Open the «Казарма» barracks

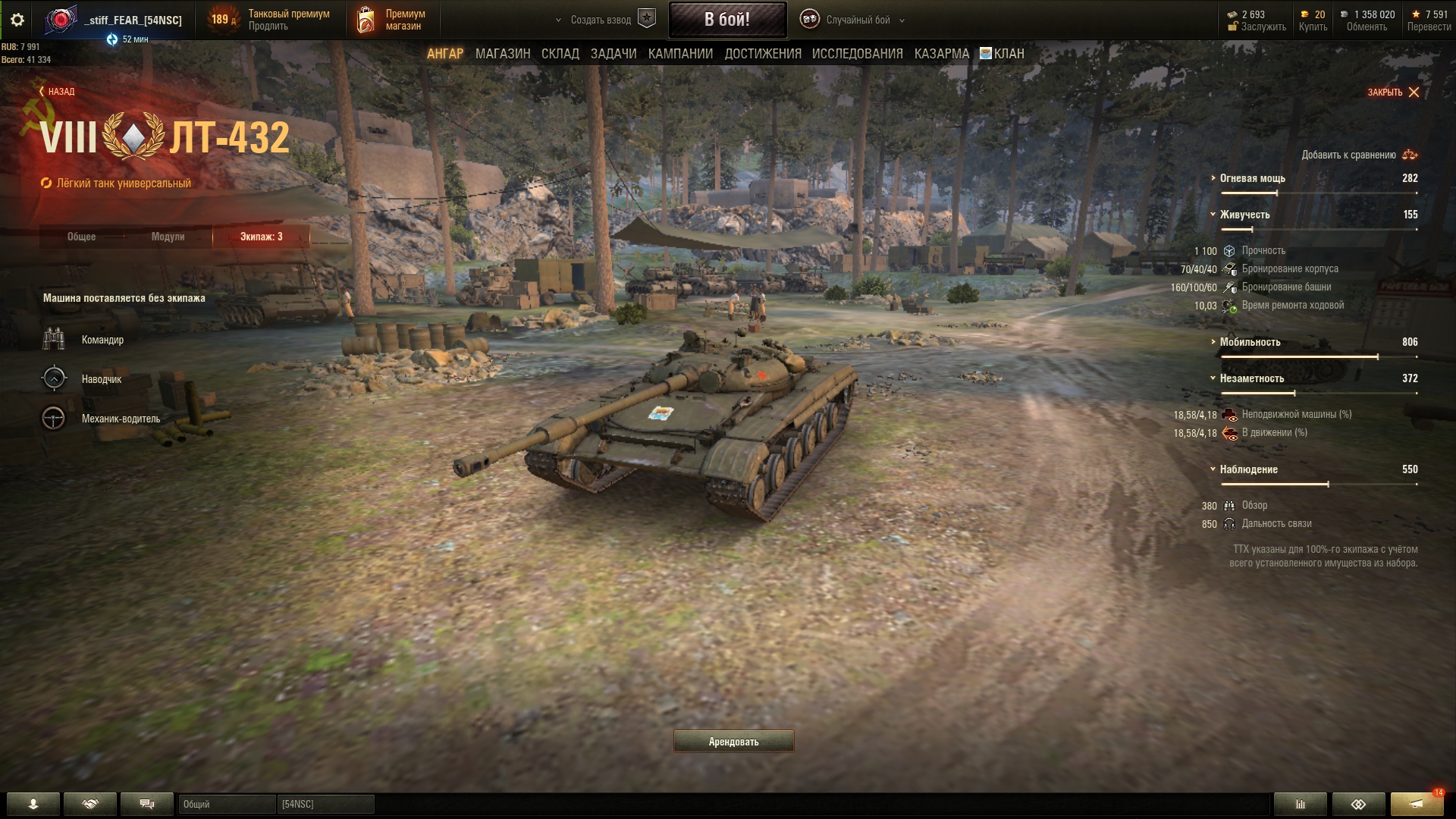[x=941, y=54]
